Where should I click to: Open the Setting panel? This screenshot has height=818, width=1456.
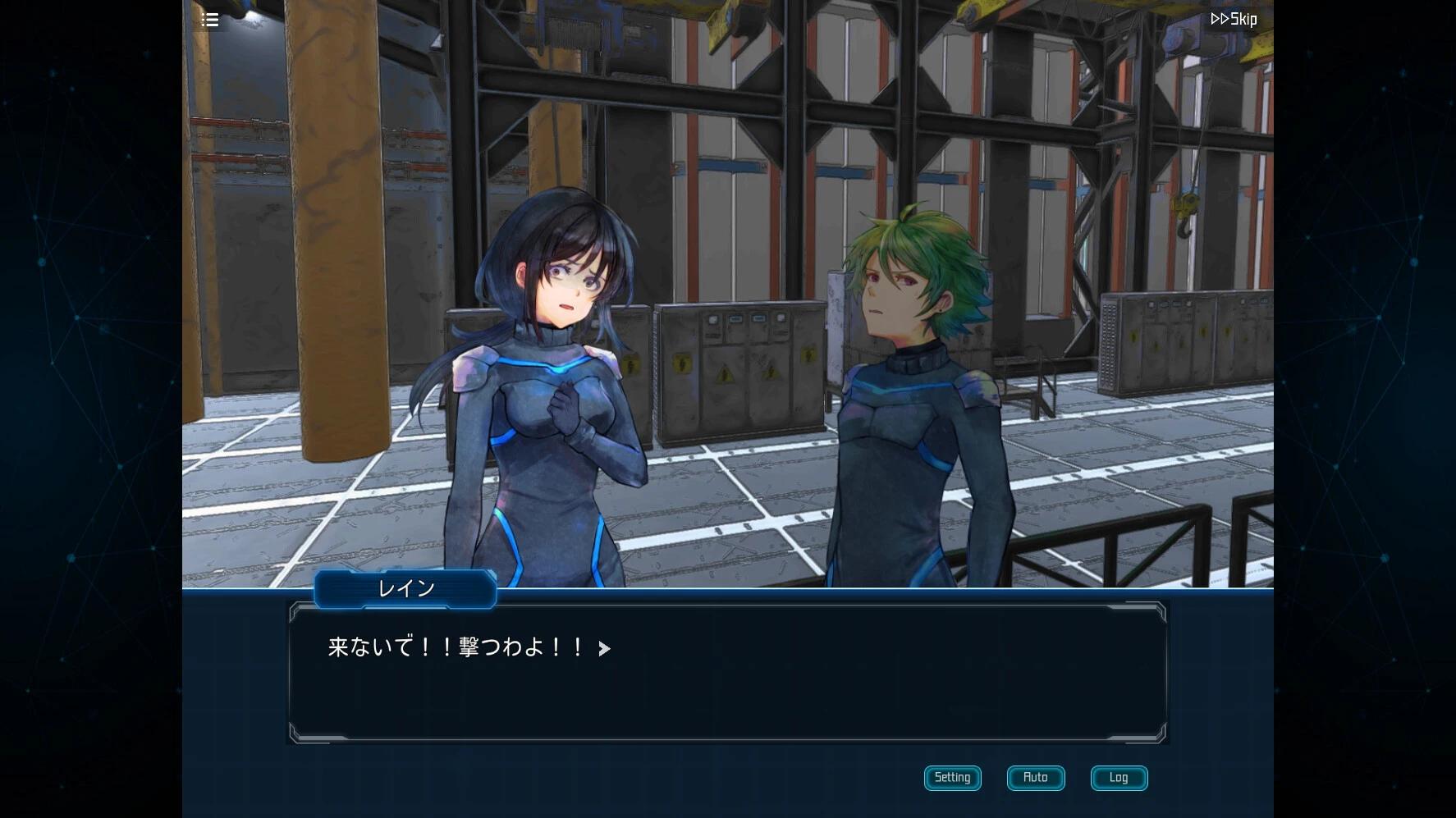click(x=951, y=778)
